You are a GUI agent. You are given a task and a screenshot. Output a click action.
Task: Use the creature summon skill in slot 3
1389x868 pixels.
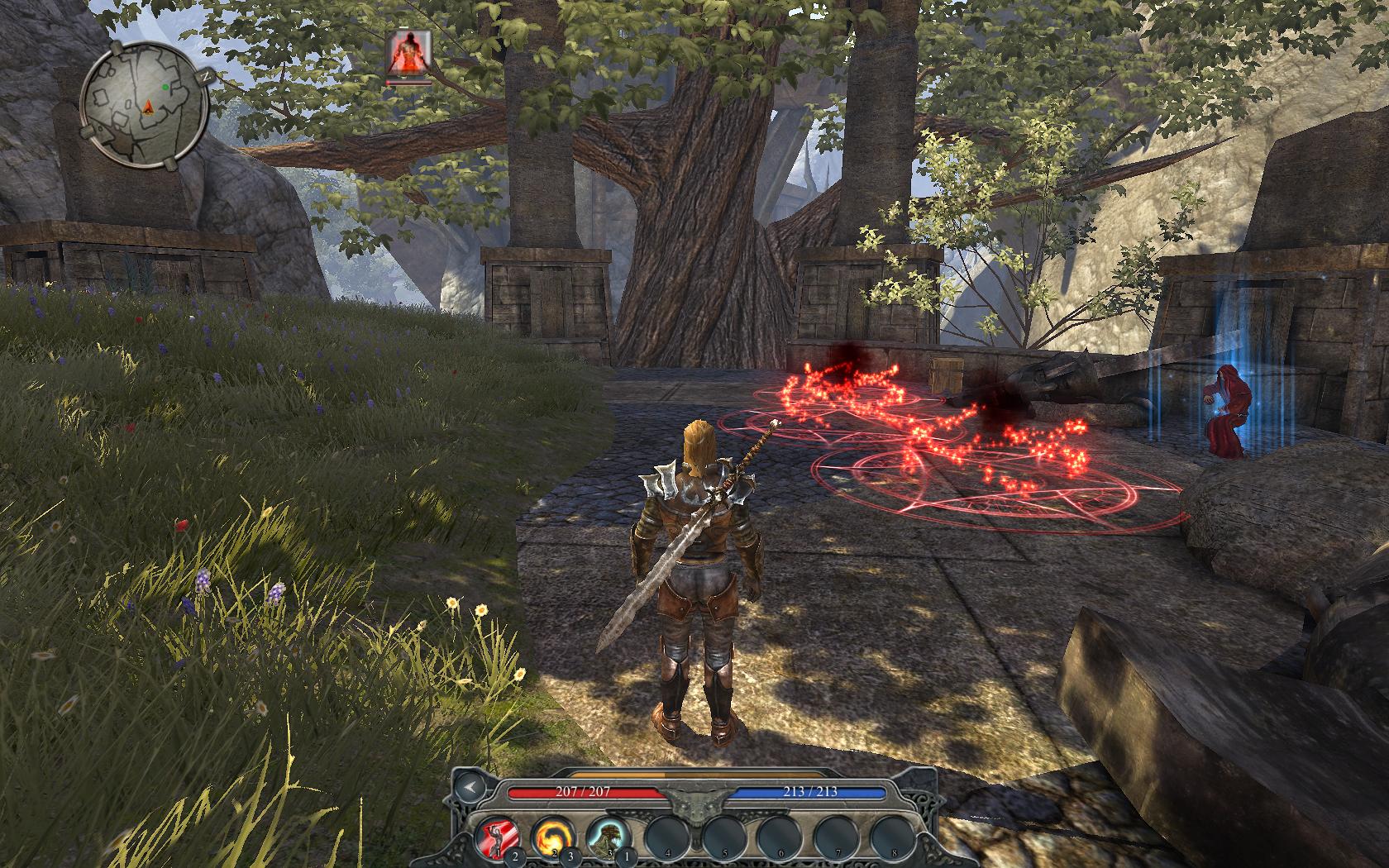(606, 836)
